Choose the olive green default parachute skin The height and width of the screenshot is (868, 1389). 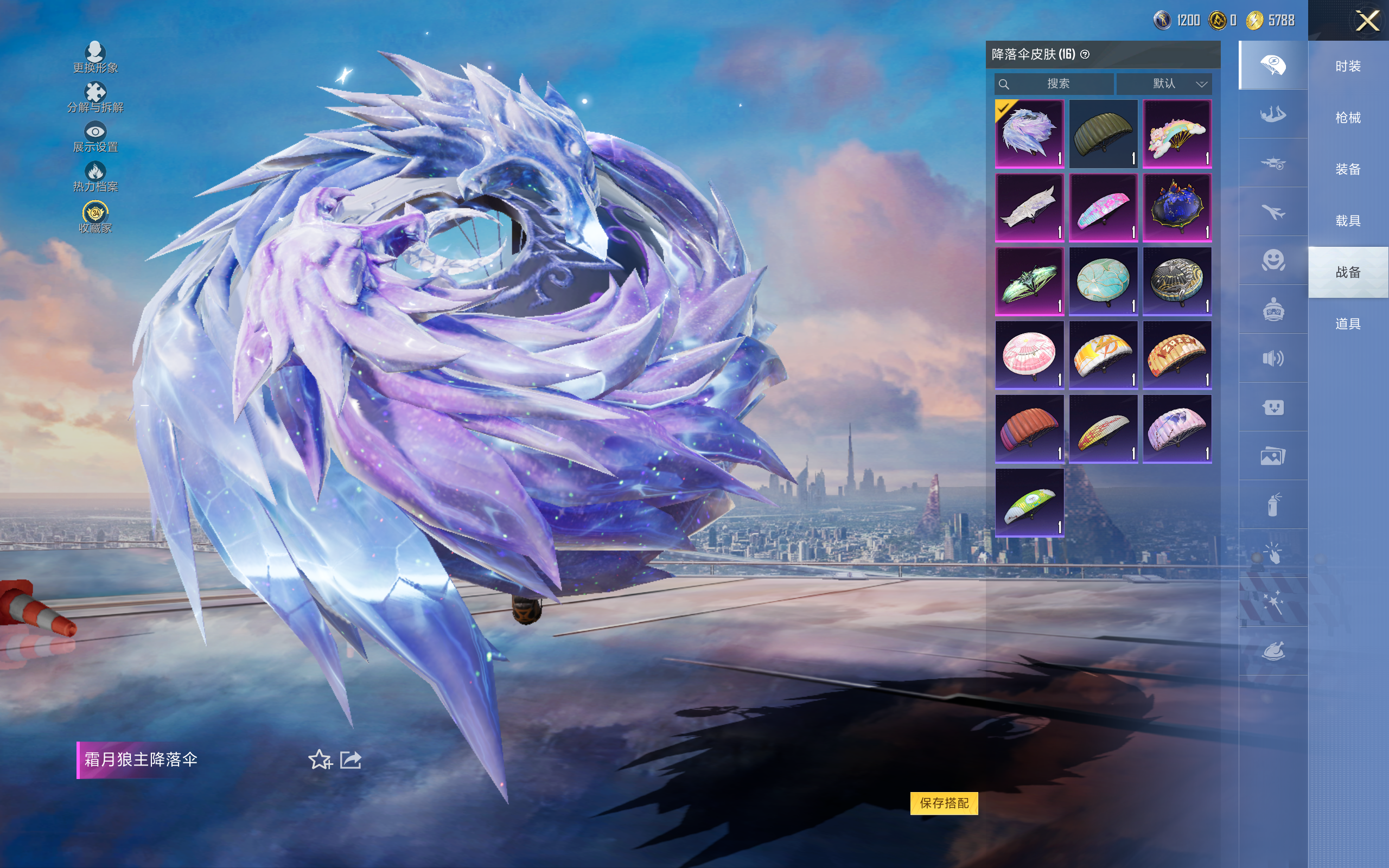pyautogui.click(x=1103, y=134)
